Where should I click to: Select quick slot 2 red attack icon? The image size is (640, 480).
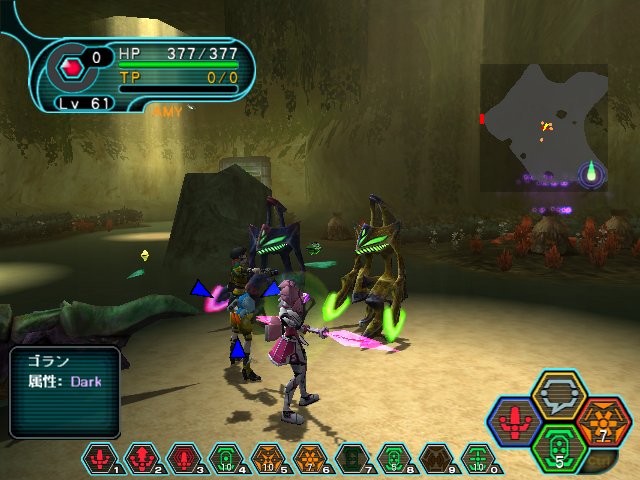(x=142, y=460)
